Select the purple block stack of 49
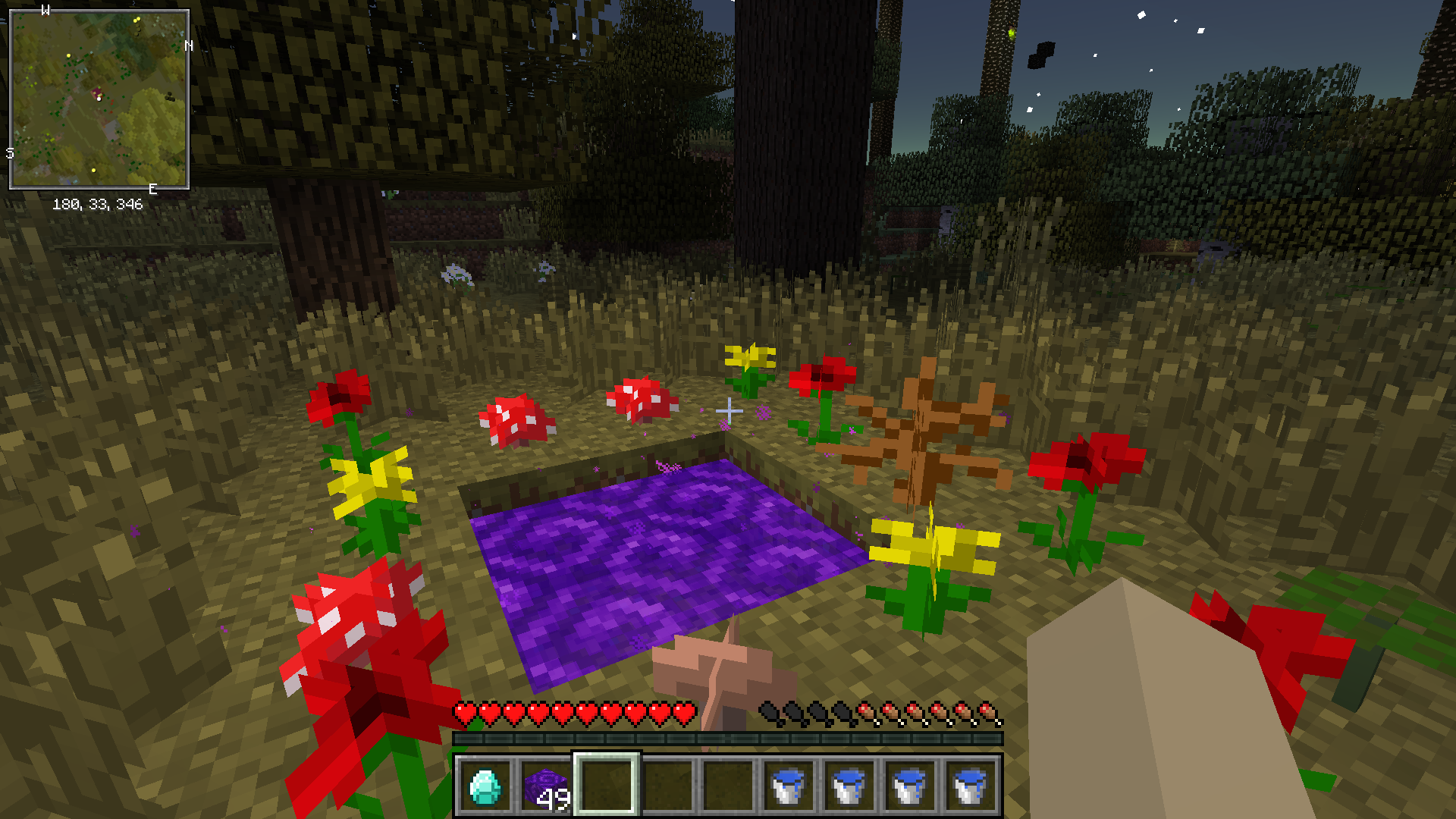 546,786
